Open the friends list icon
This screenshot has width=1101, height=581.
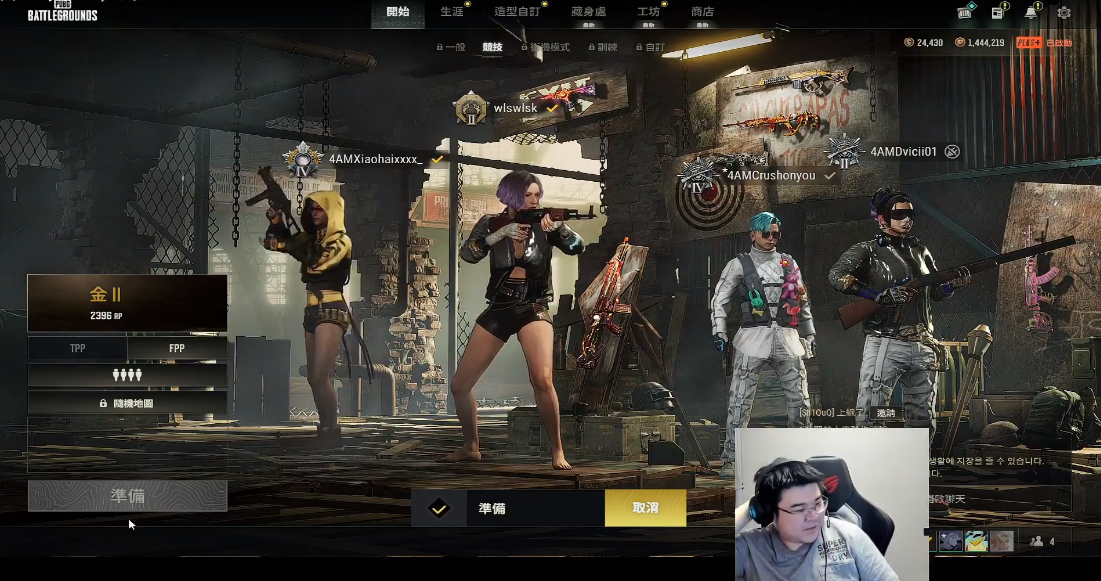coord(1042,541)
